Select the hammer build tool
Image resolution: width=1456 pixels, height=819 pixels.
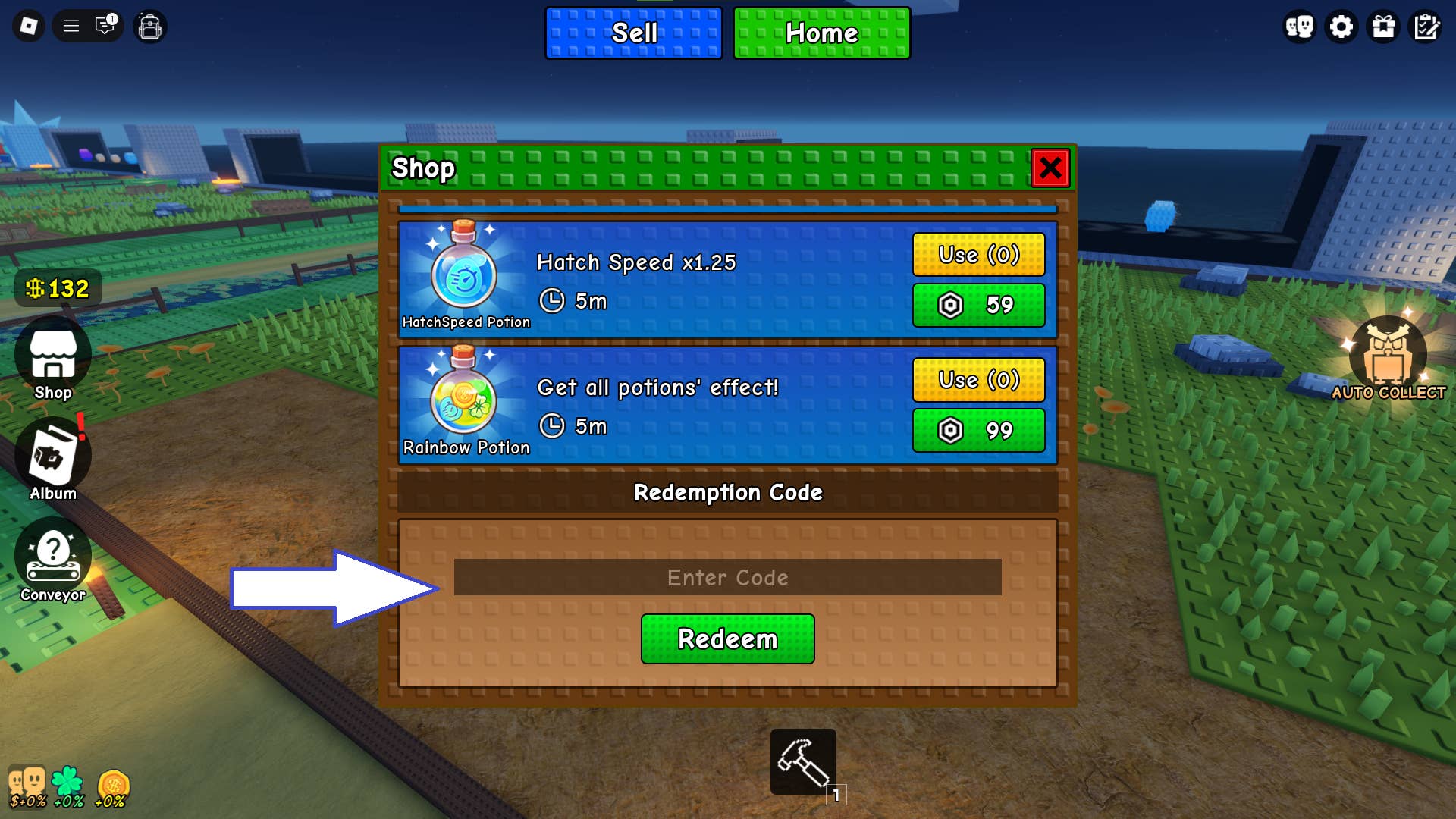[x=803, y=761]
